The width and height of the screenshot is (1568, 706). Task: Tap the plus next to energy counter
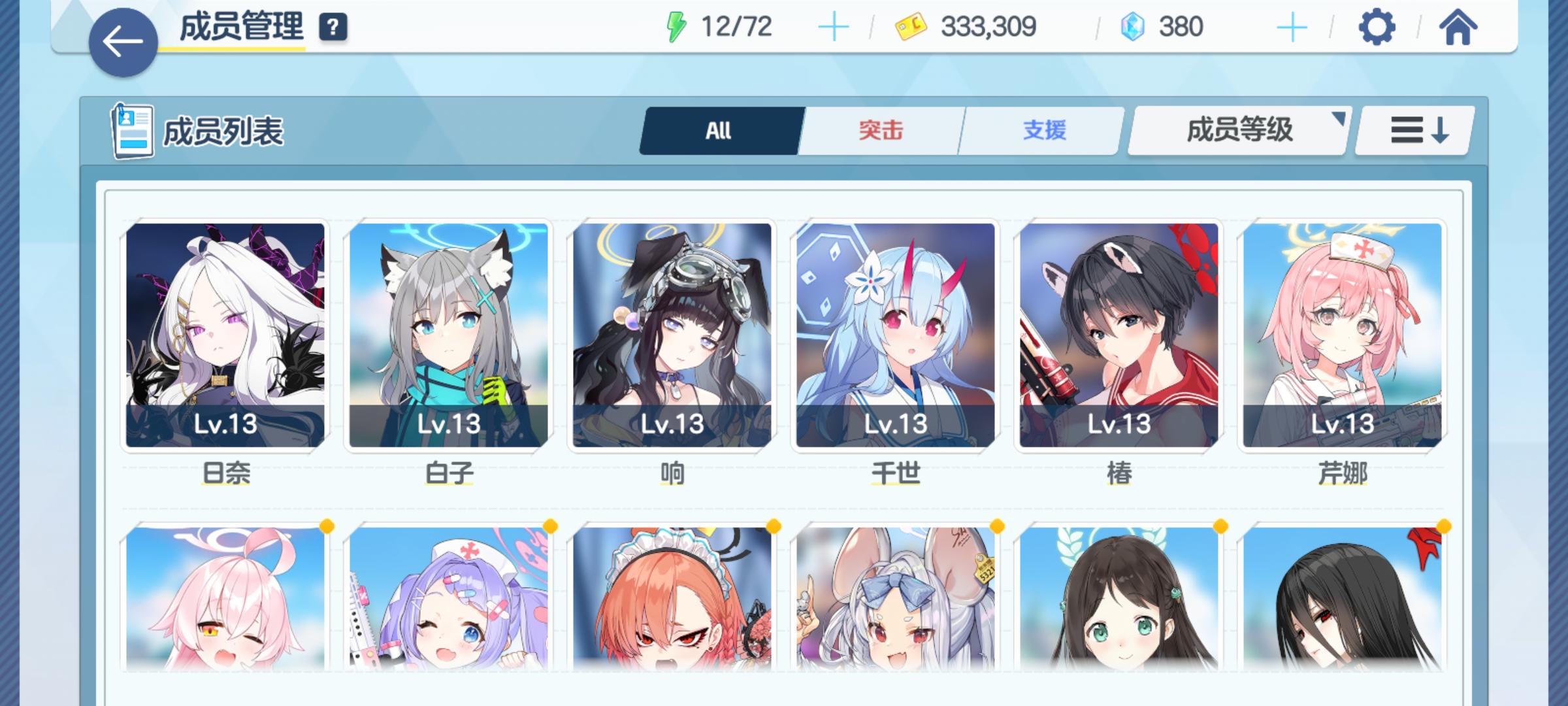[834, 26]
